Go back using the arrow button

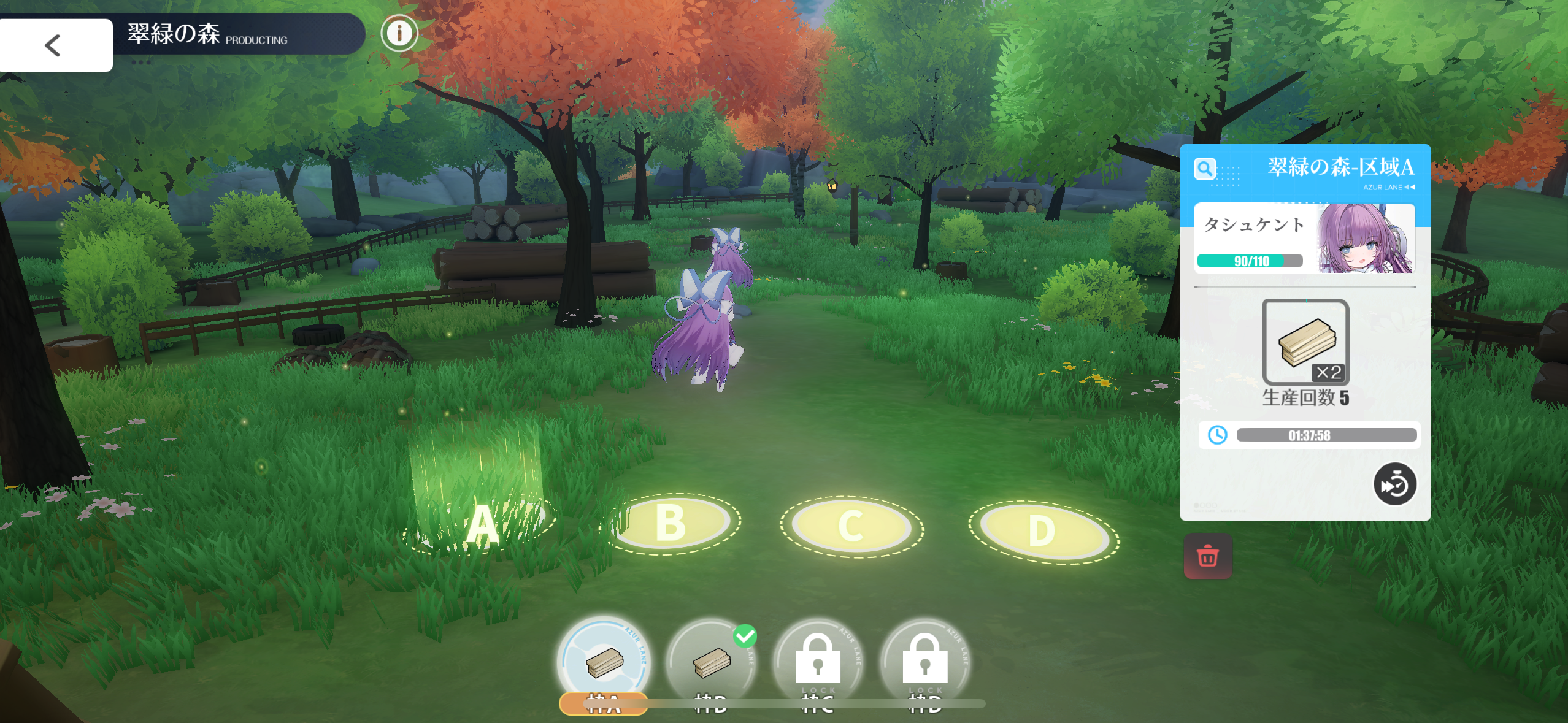(x=55, y=45)
